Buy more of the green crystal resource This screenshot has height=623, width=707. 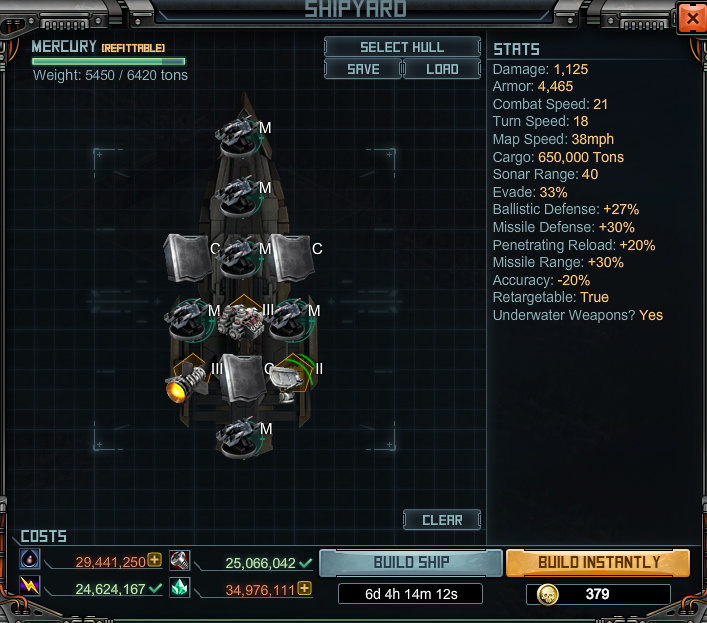[305, 589]
